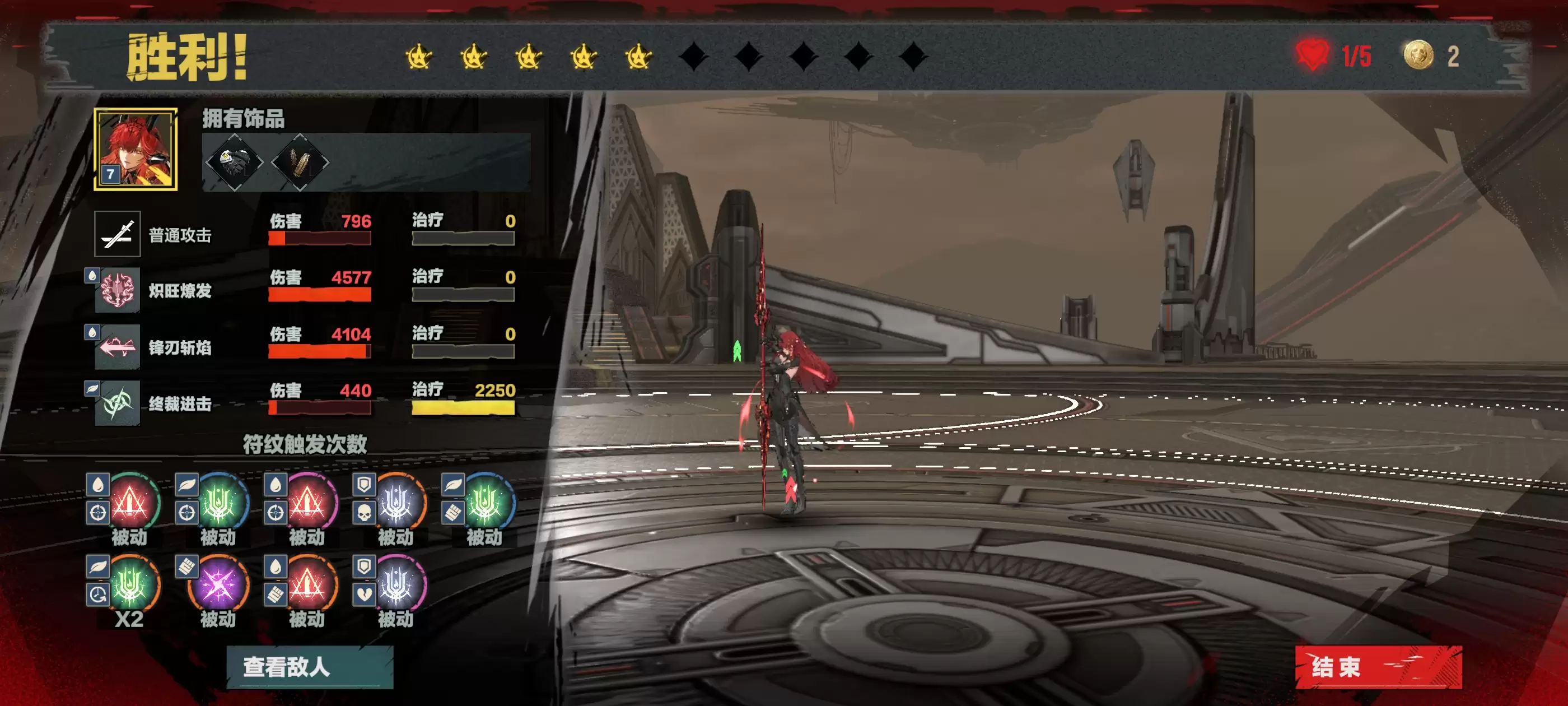Inspect the purple starburst rune
Image resolution: width=1568 pixels, height=706 pixels.
(x=218, y=585)
